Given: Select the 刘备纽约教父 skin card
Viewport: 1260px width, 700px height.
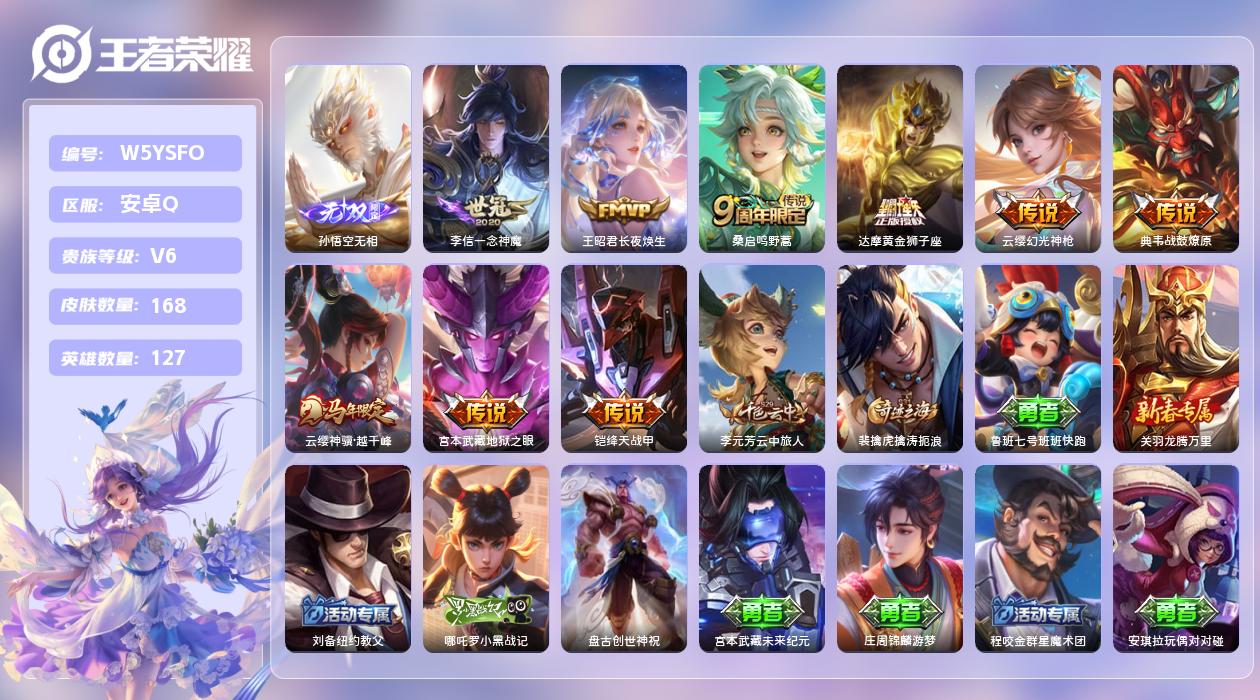Looking at the screenshot, I should 347,558.
